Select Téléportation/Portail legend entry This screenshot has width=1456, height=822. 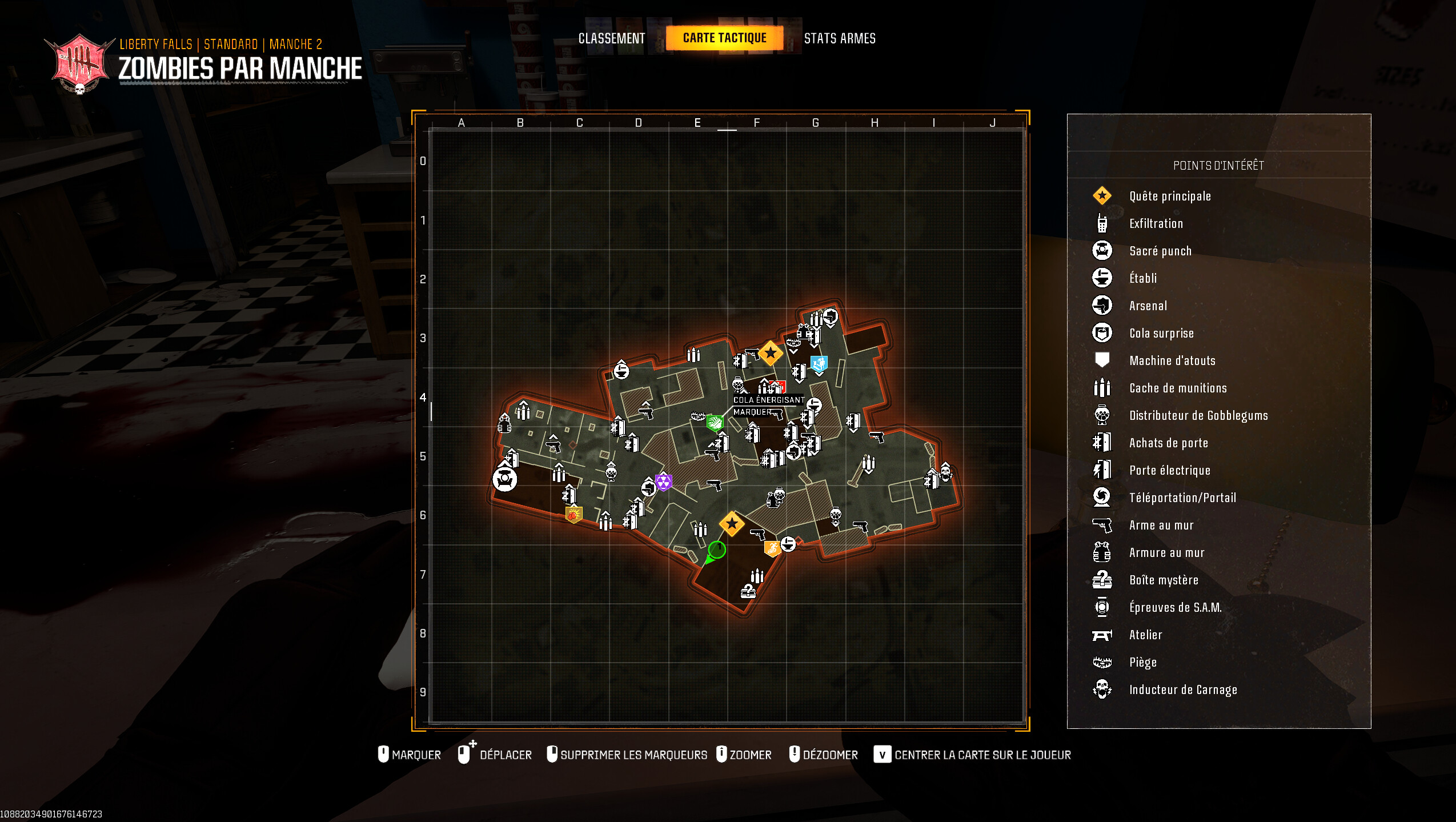click(1182, 498)
